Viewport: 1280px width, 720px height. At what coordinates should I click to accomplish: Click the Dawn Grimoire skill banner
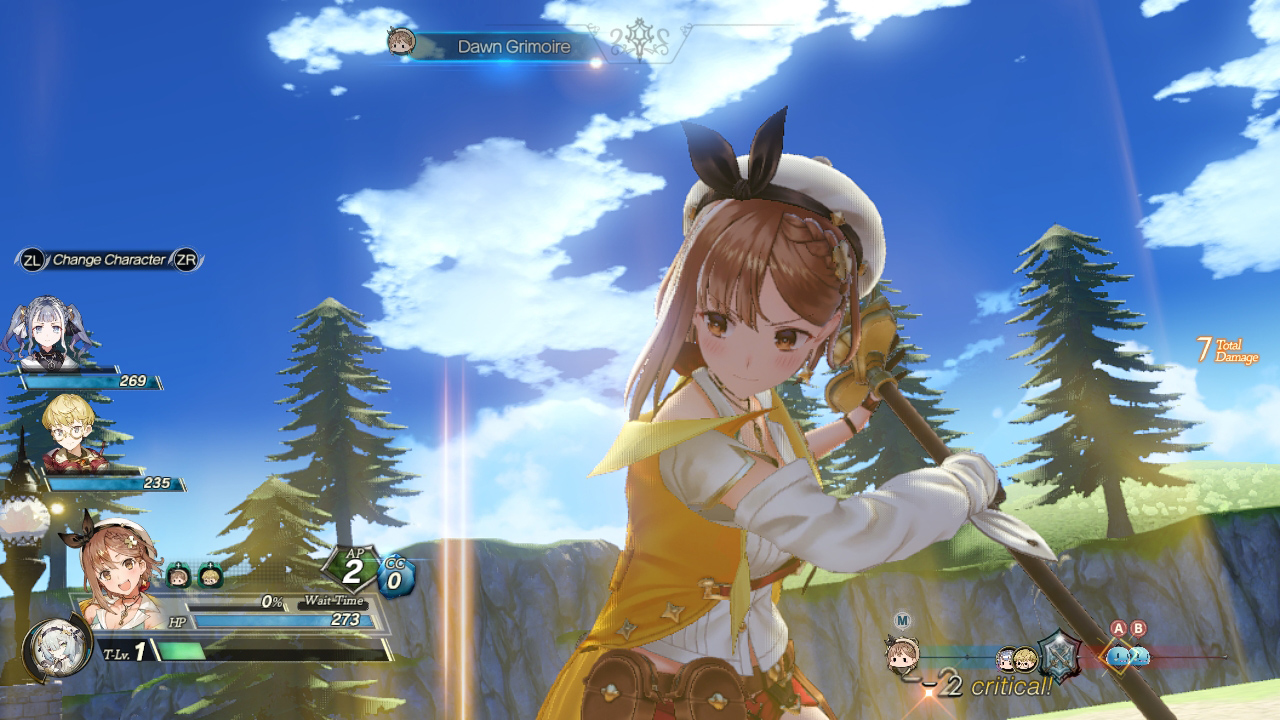point(513,46)
